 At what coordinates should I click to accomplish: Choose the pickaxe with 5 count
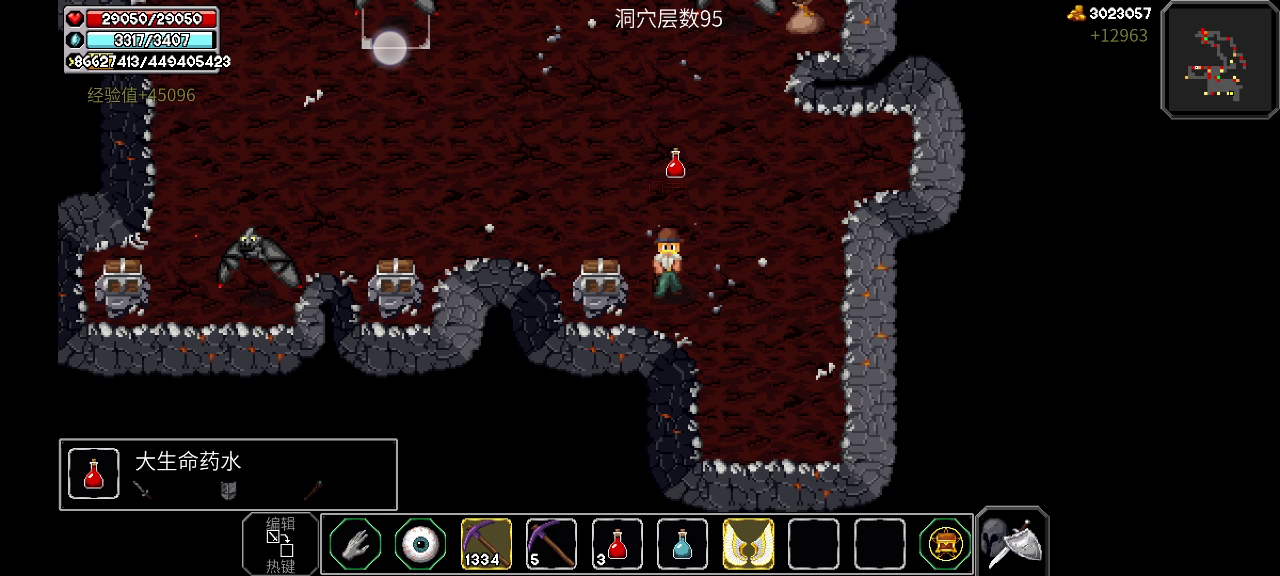point(551,544)
